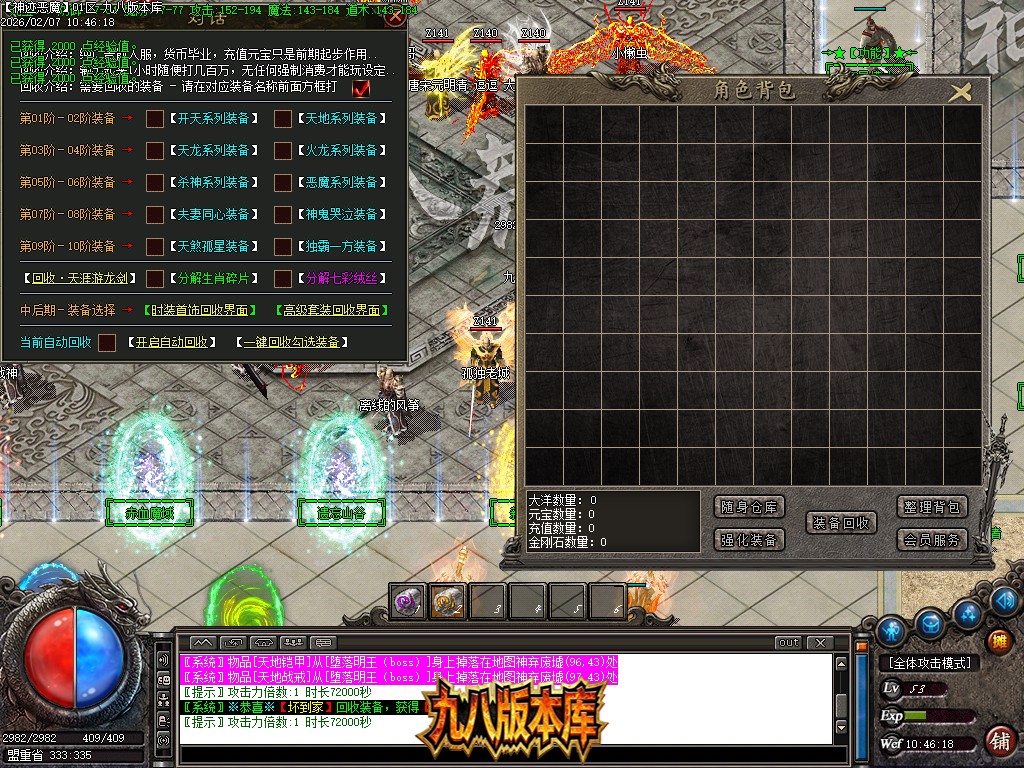The height and width of the screenshot is (768, 1024).
Task: Open 会员服务 member services
Action: pyautogui.click(x=931, y=540)
